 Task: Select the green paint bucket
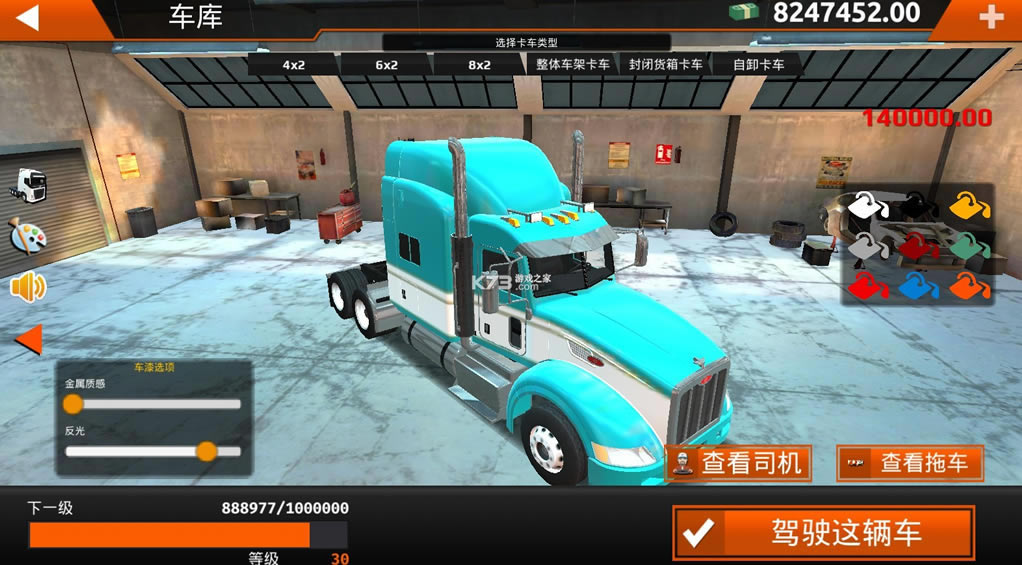pos(967,246)
